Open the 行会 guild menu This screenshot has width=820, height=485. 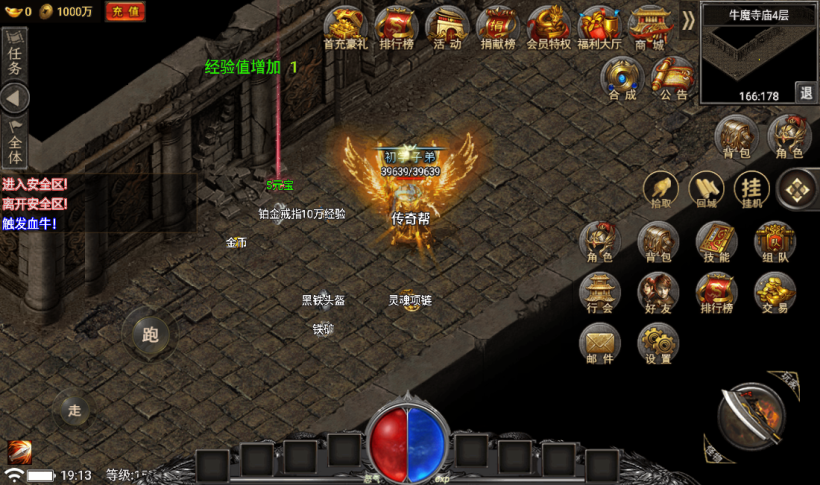click(x=600, y=293)
